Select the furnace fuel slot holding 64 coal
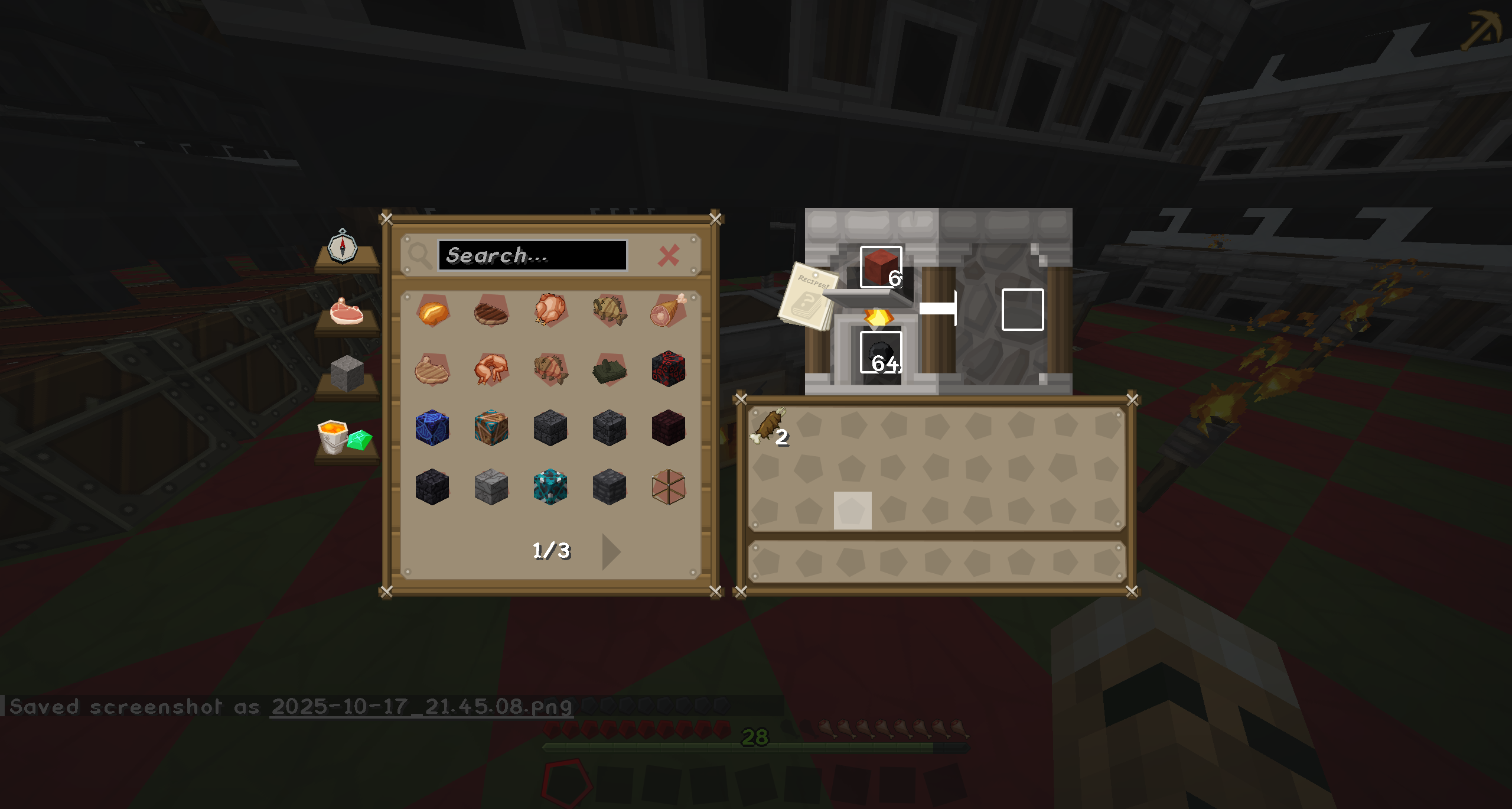Screen dimensions: 1512x809 881,353
